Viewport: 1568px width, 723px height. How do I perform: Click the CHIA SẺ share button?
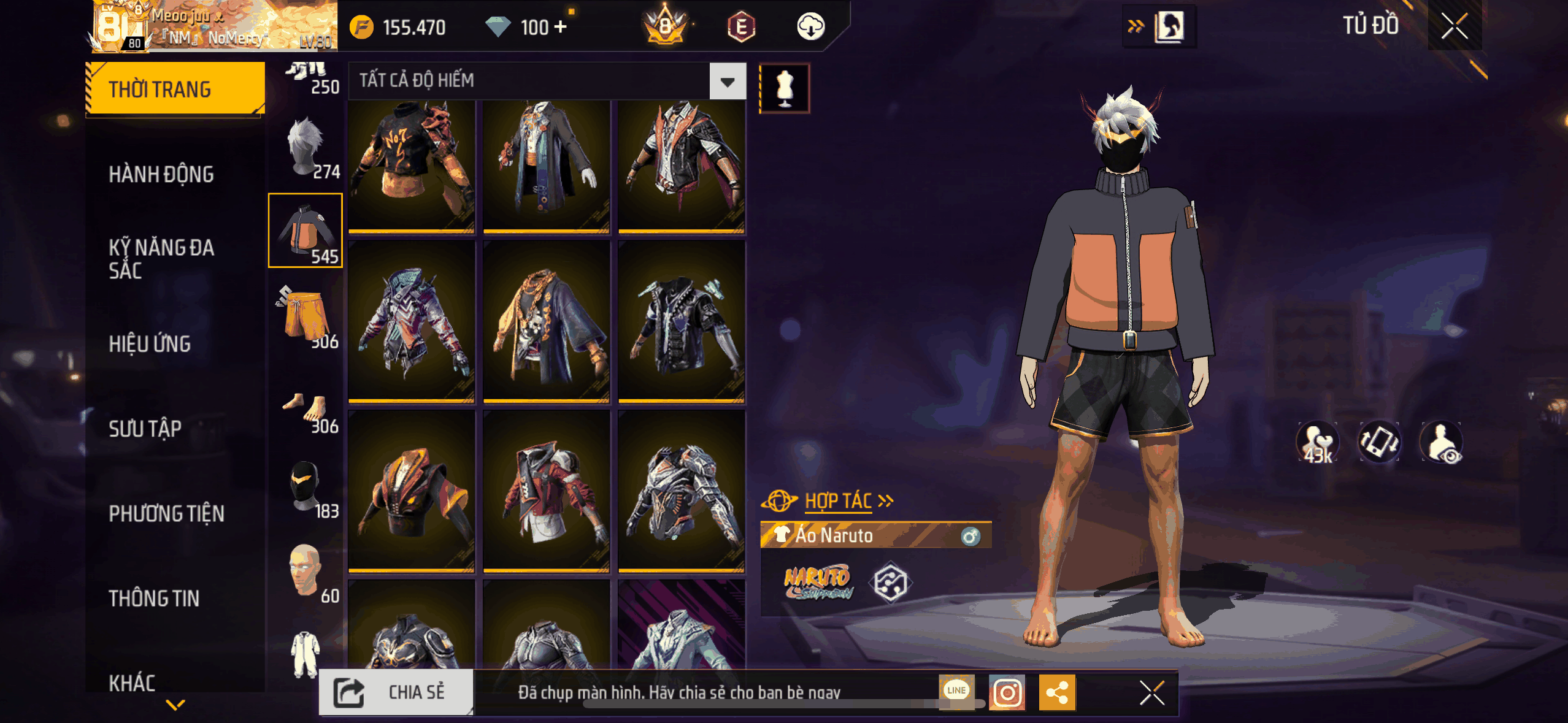(396, 692)
